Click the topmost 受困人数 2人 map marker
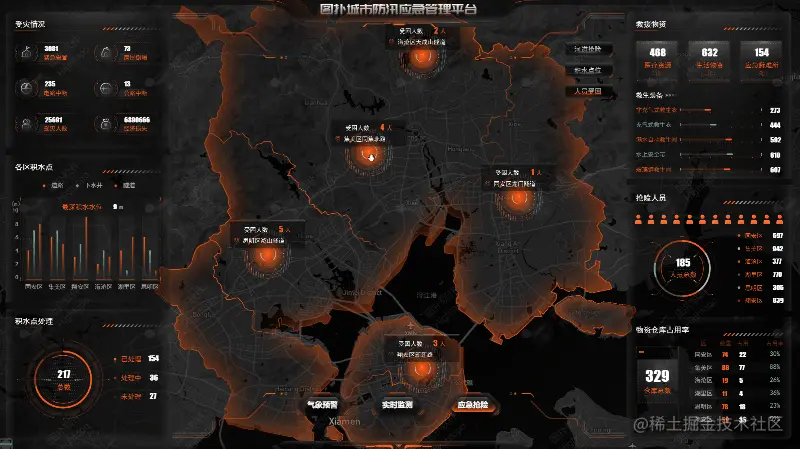Screen dimensions: 800x449 tap(414, 58)
